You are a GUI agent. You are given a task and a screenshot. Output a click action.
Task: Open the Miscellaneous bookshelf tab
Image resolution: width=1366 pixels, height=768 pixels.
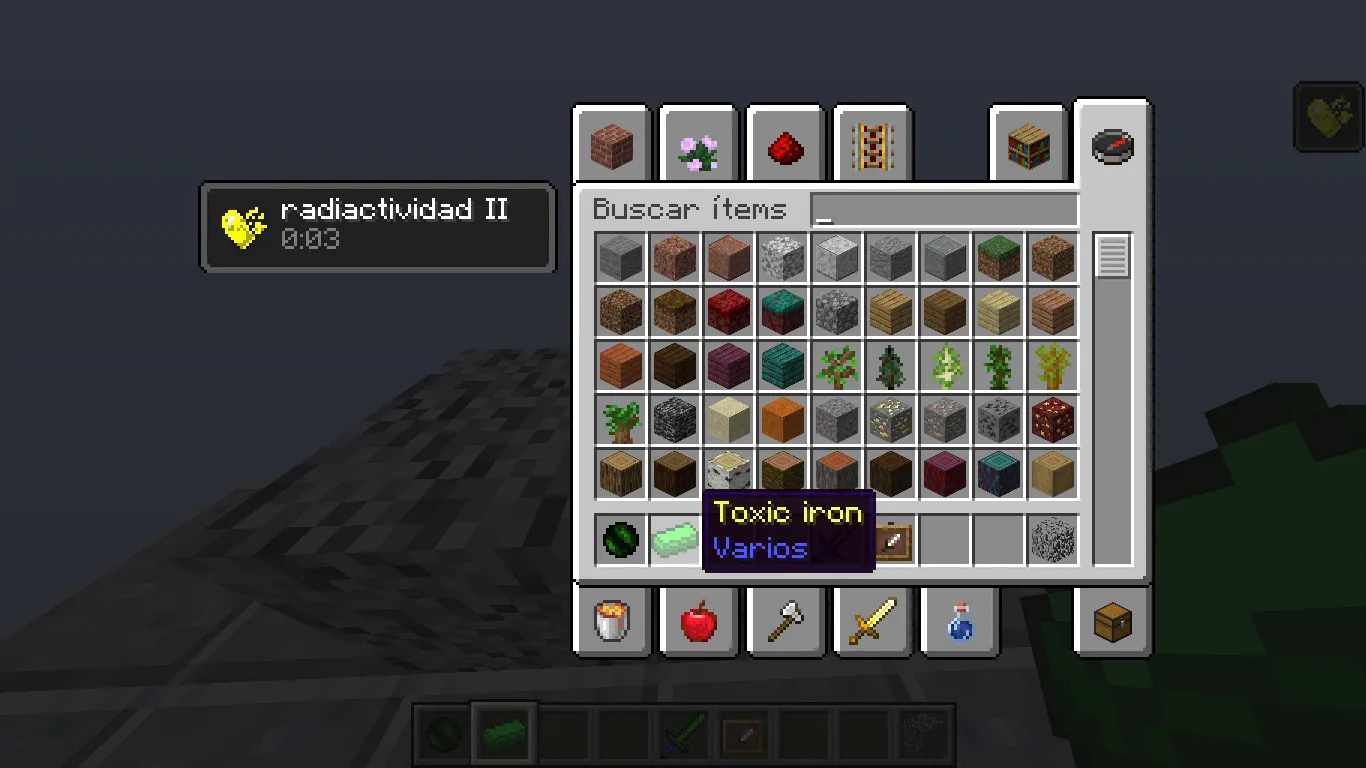(1029, 146)
